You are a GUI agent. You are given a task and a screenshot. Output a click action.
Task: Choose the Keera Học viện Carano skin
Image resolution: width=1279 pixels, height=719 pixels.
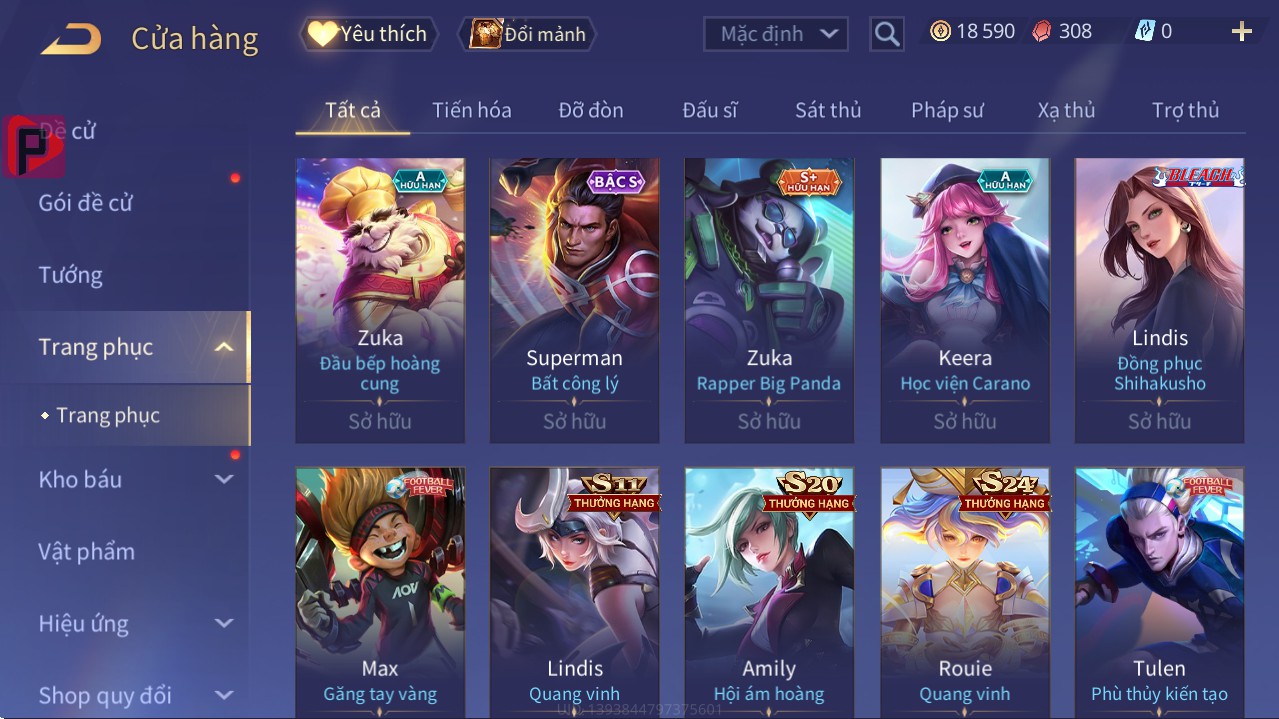965,300
